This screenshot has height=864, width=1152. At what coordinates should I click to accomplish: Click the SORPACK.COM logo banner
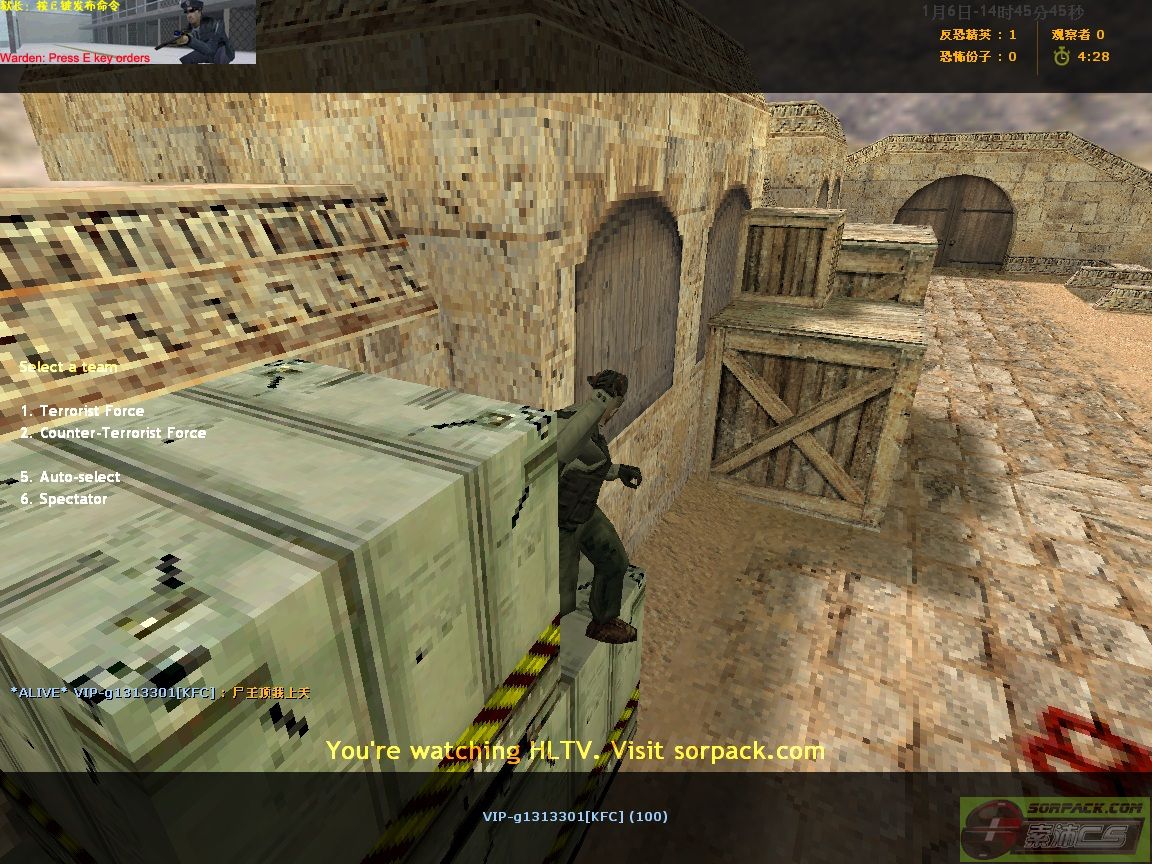[x=1054, y=828]
